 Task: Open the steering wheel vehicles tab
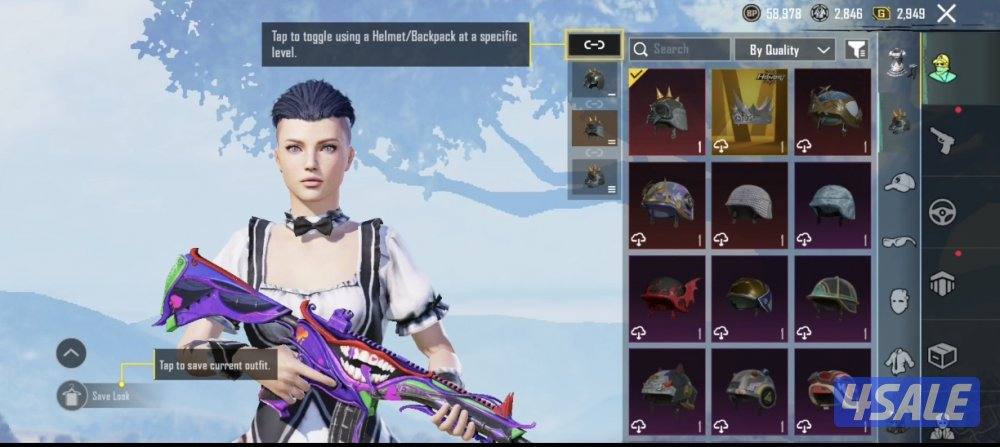(x=942, y=212)
